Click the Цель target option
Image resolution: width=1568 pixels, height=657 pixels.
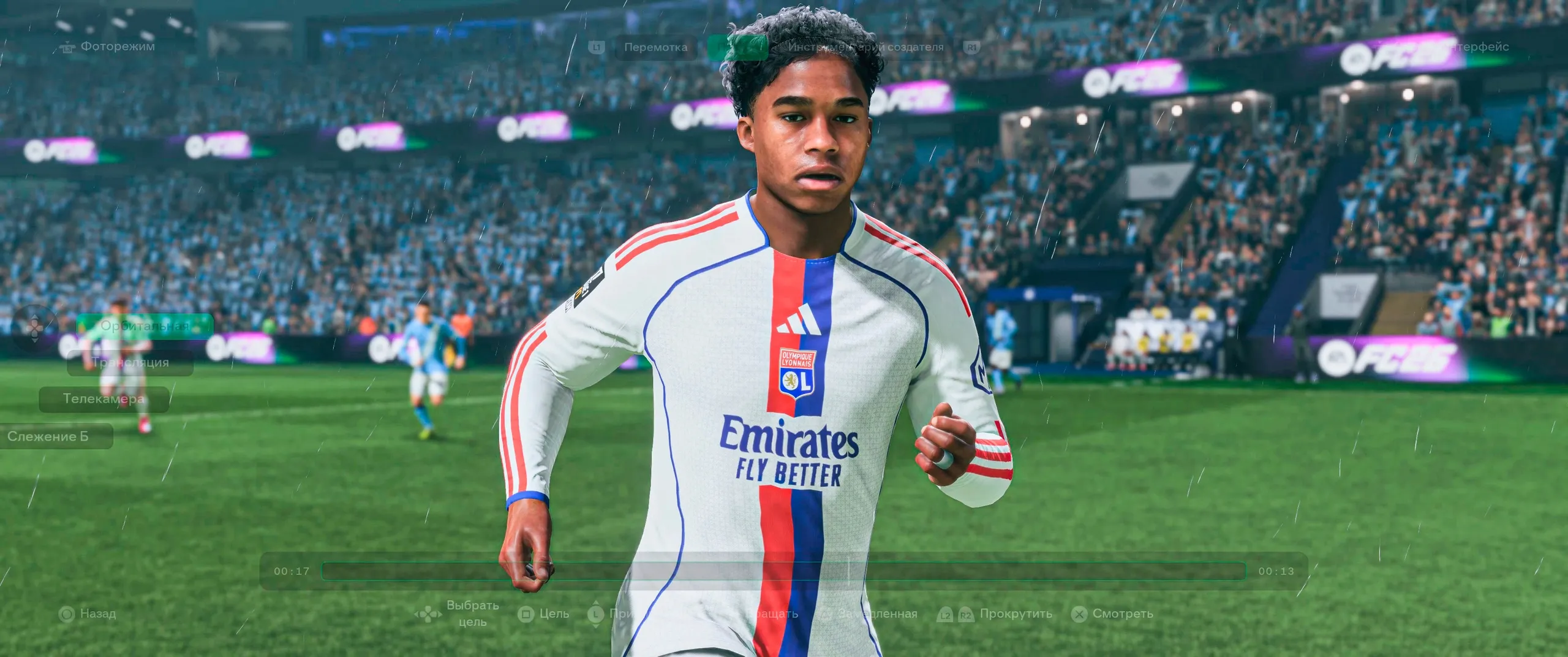[x=554, y=613]
